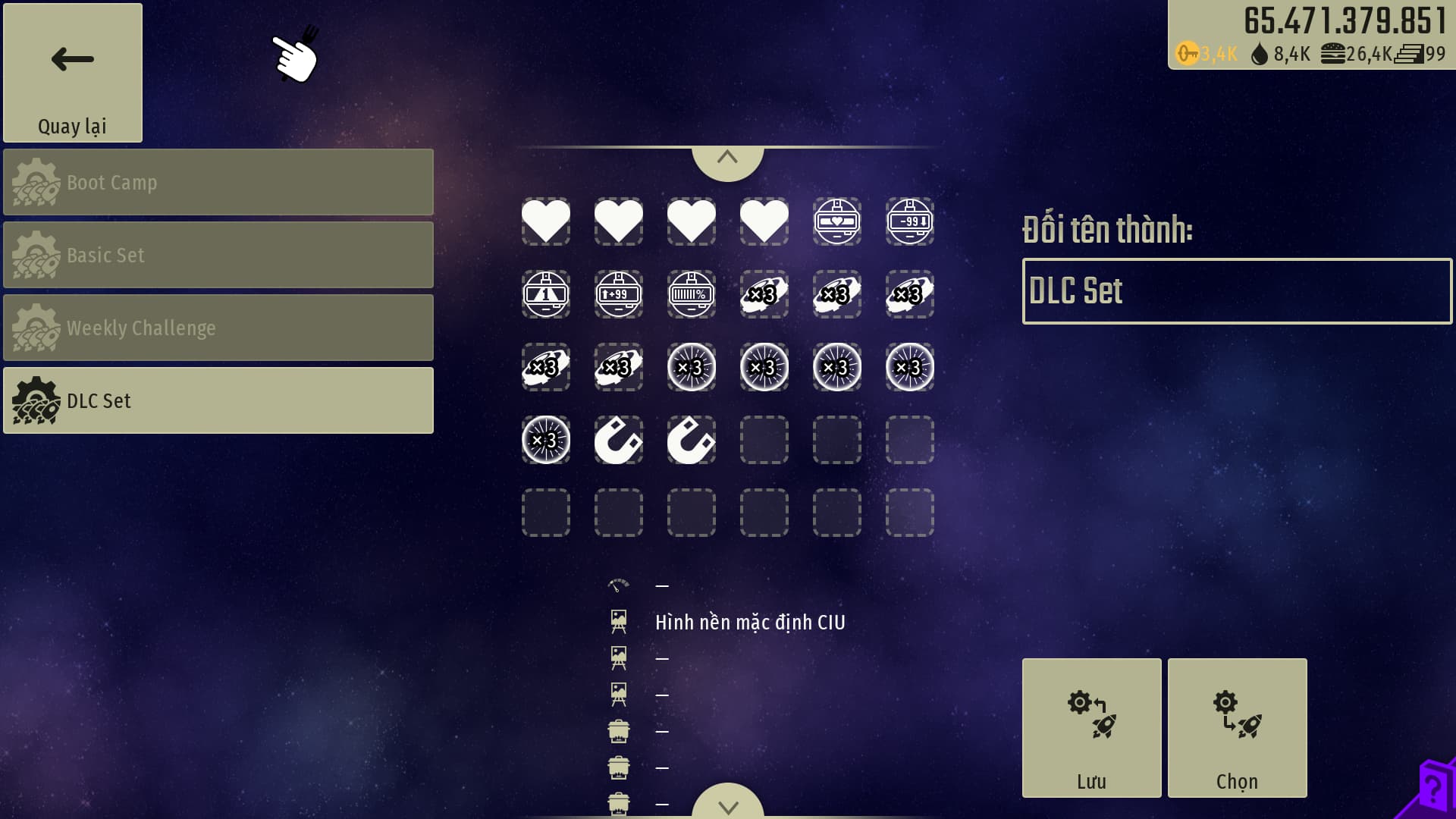Select the +99 padlock item slot

618,294
